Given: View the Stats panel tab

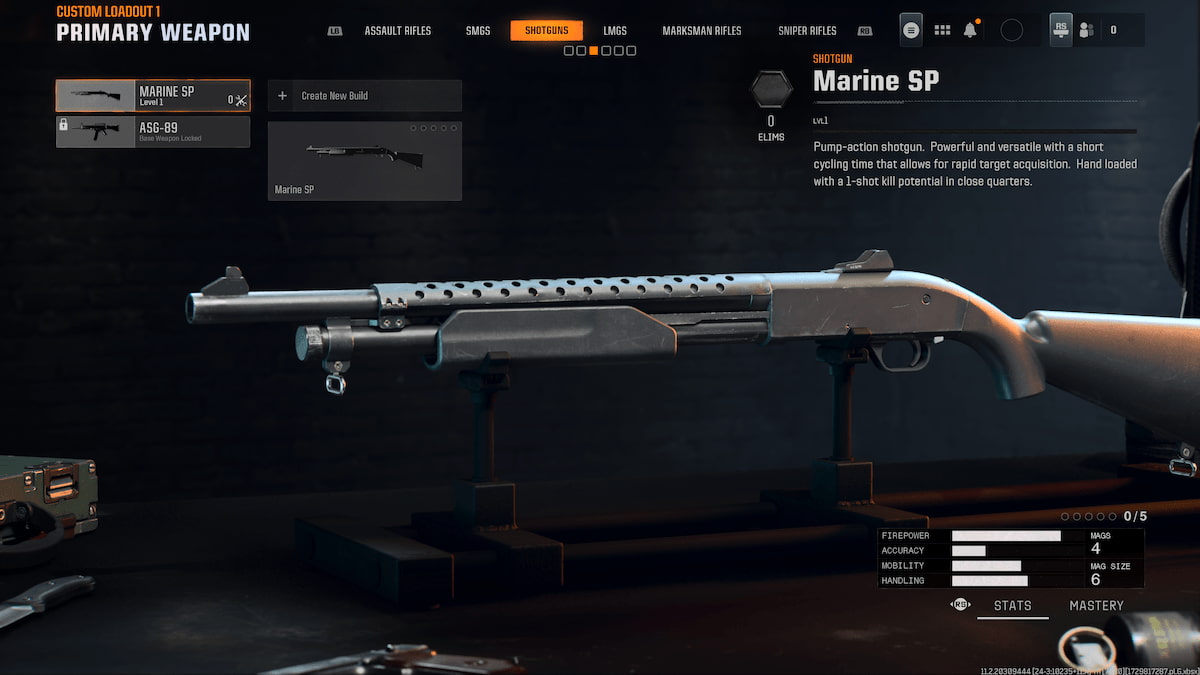Looking at the screenshot, I should [x=1012, y=605].
